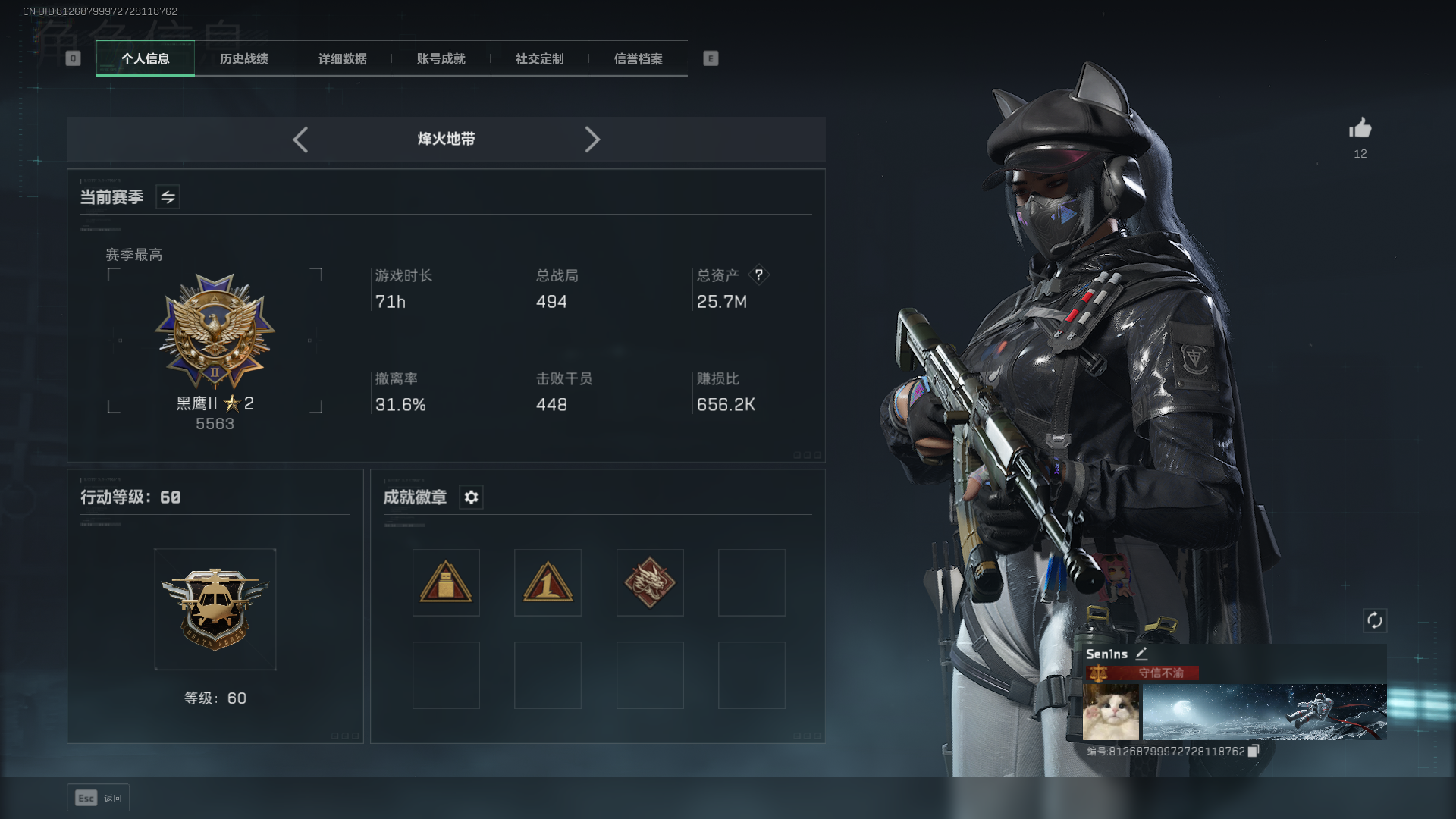Image resolution: width=1456 pixels, height=819 pixels.
Task: Switch to the 个人信息 tab
Action: (x=146, y=58)
